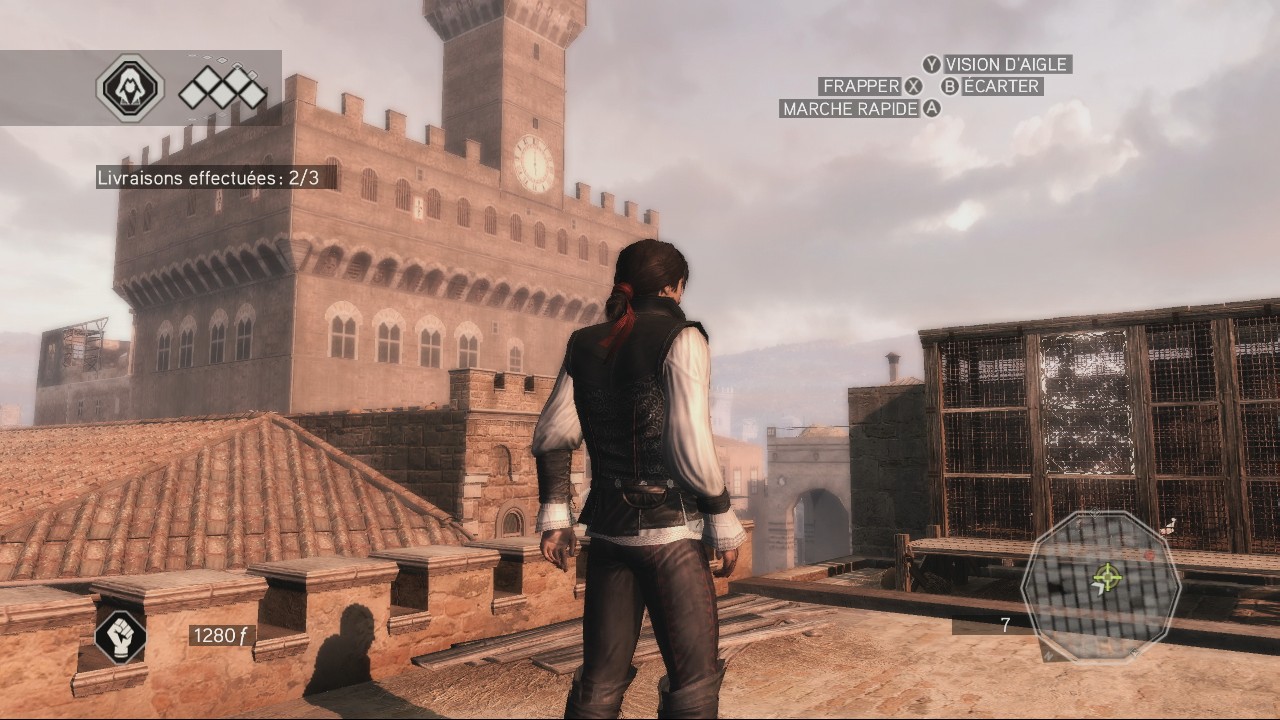The height and width of the screenshot is (720, 1280).
Task: Click the green objective marker on minimap
Action: [x=1106, y=576]
